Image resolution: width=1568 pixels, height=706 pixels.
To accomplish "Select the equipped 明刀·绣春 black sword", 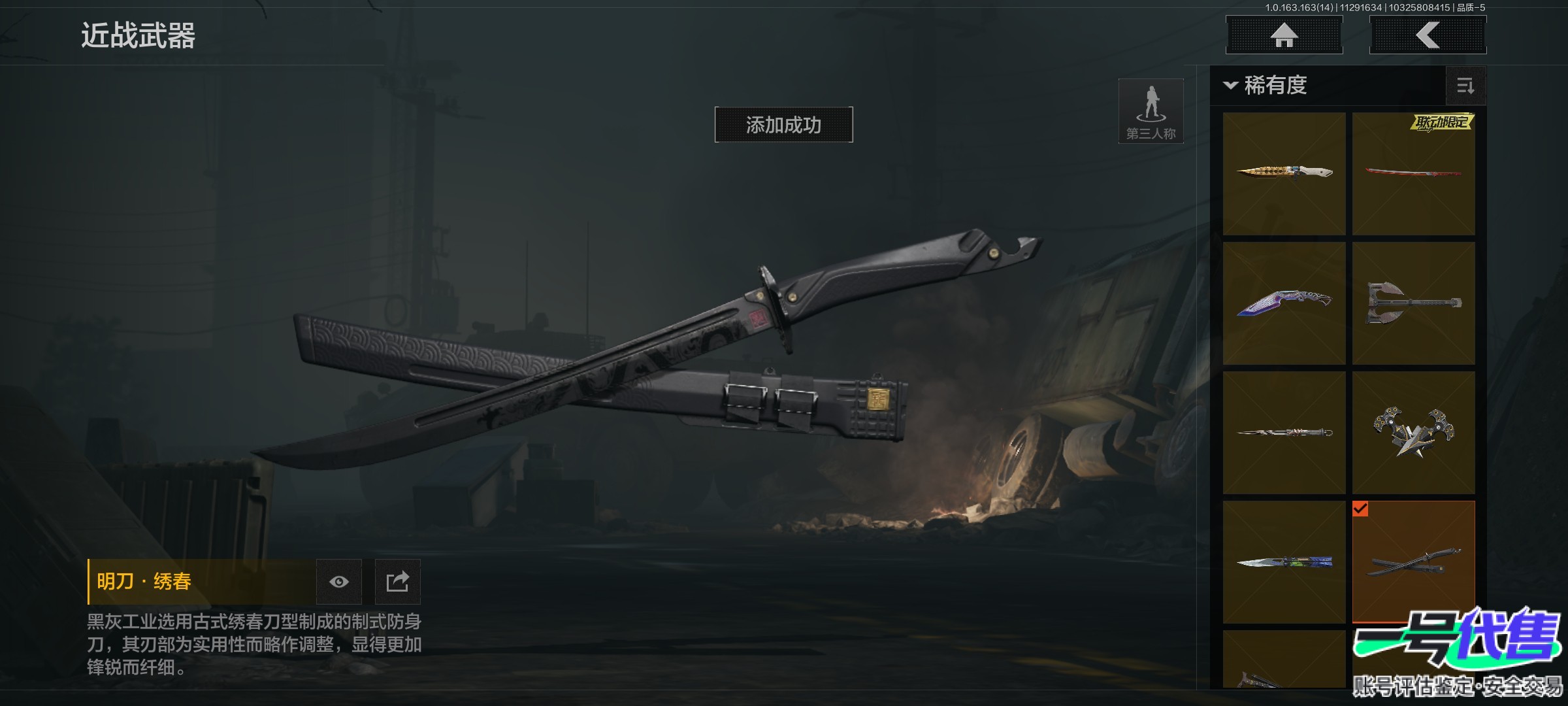I will click(x=1413, y=562).
